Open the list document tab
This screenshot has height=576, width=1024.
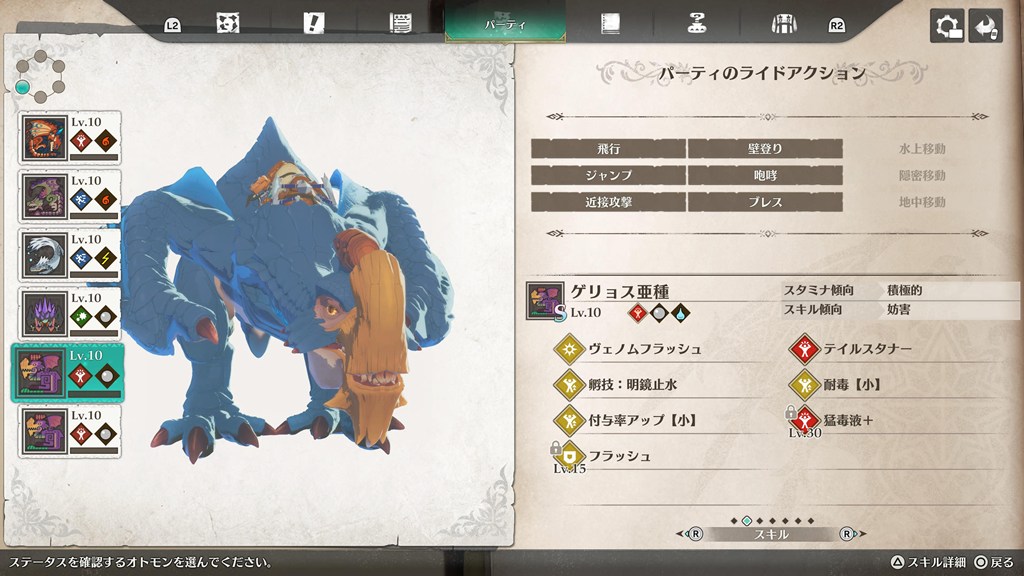[x=402, y=24]
